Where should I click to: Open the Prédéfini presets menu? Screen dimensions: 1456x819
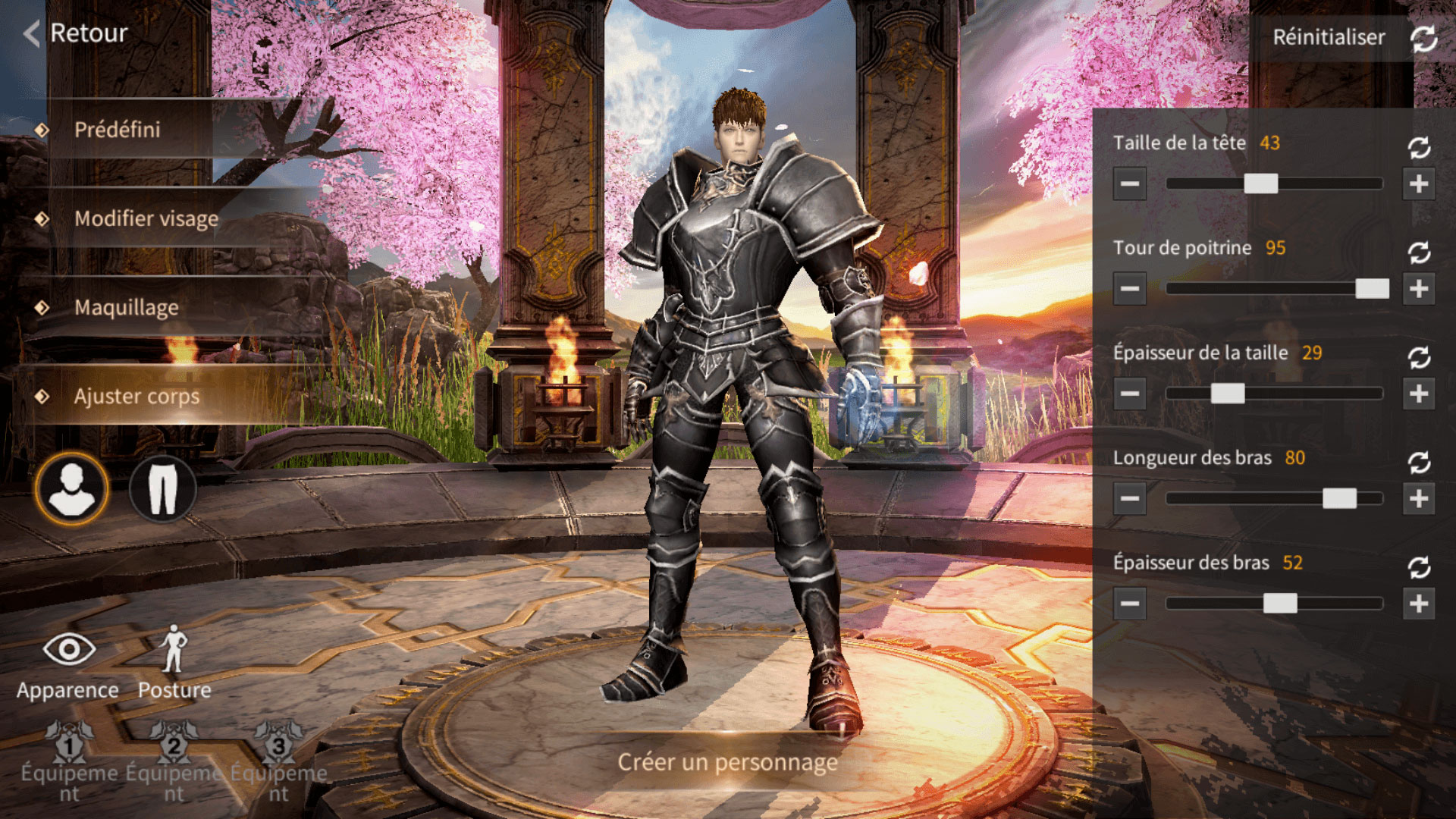tap(118, 130)
